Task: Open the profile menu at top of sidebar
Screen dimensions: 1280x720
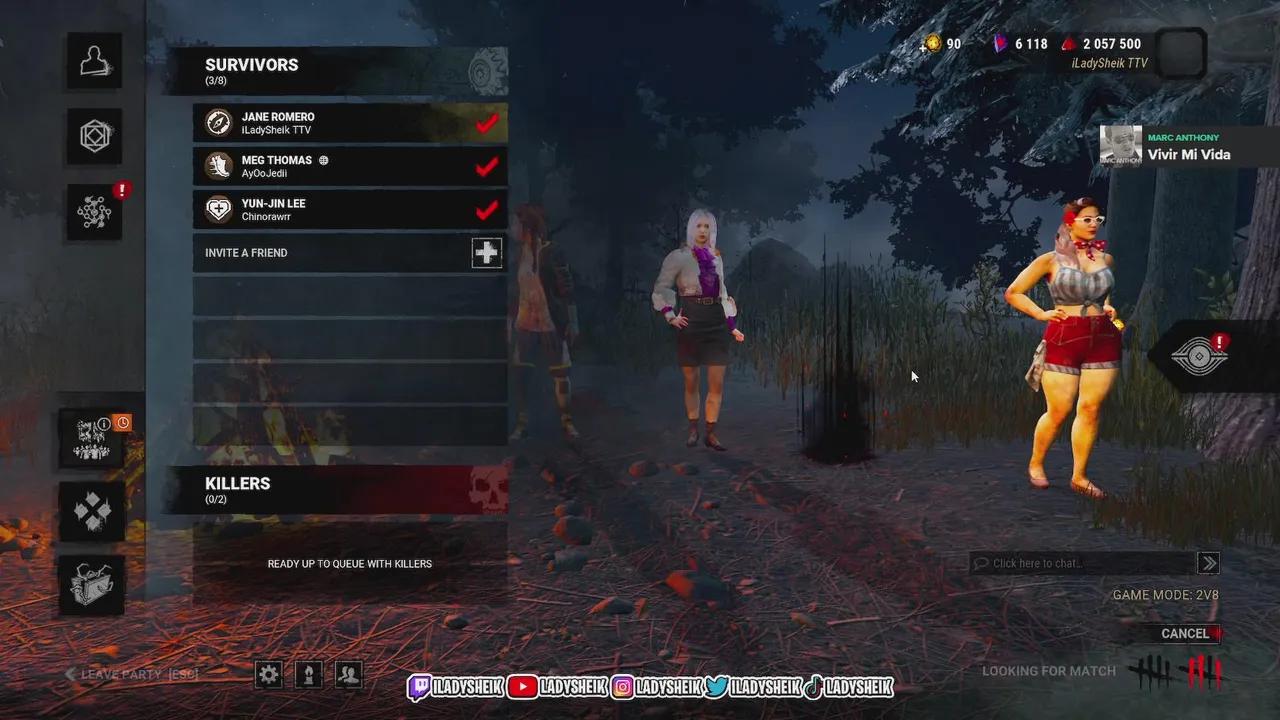Action: point(93,61)
